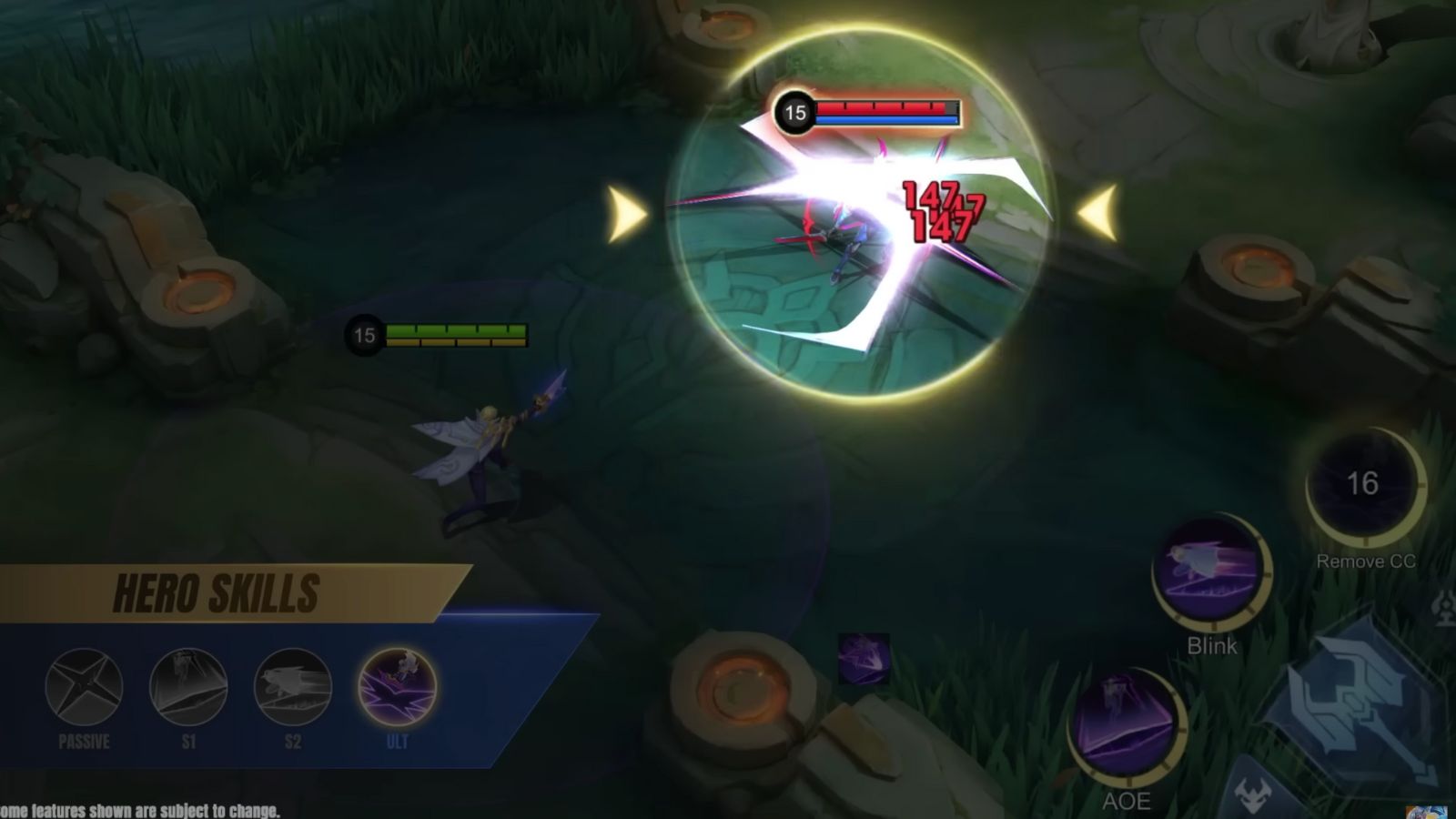Select the highlighted ULT skill icon
Viewport: 1456px width, 819px height.
pyautogui.click(x=399, y=687)
